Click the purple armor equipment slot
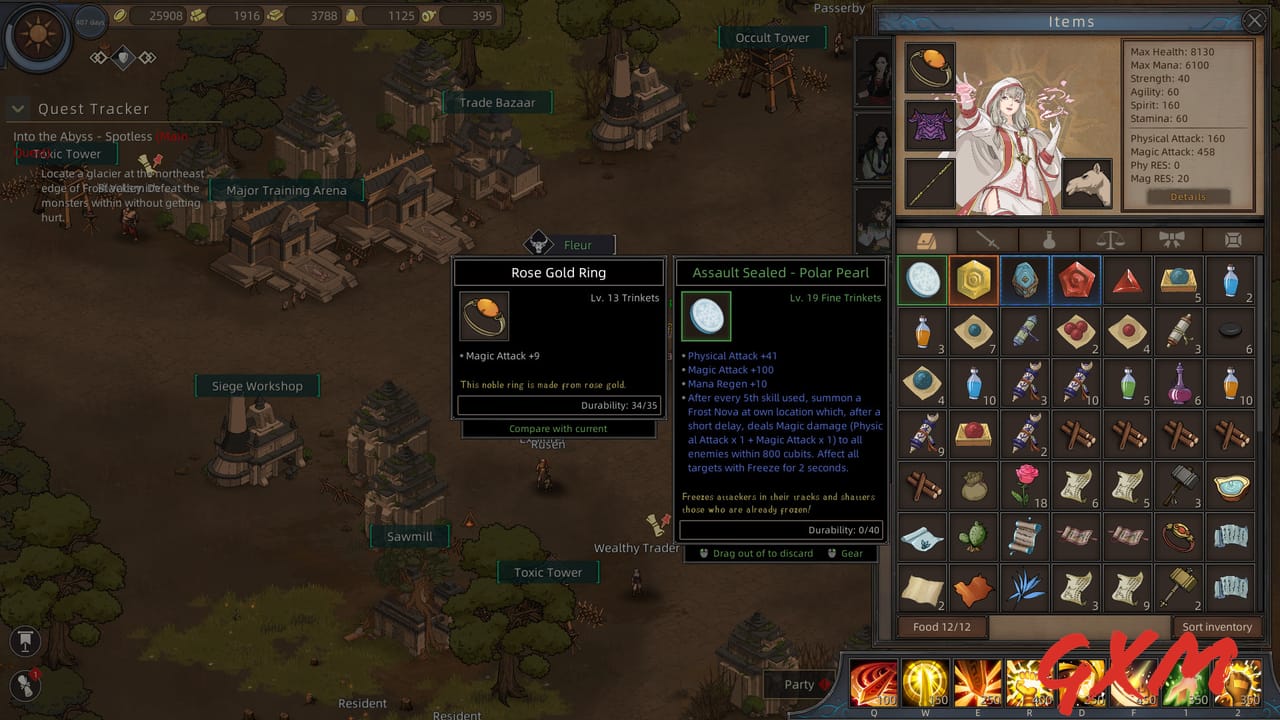 click(x=929, y=127)
